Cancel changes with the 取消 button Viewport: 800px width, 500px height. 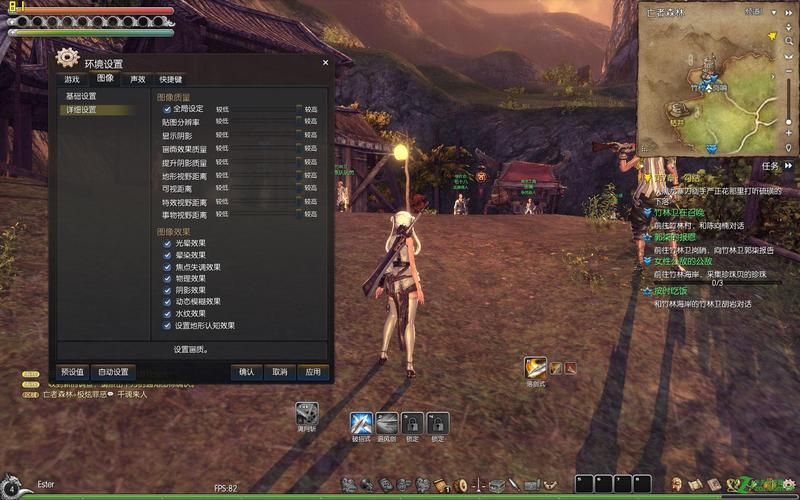pos(279,372)
